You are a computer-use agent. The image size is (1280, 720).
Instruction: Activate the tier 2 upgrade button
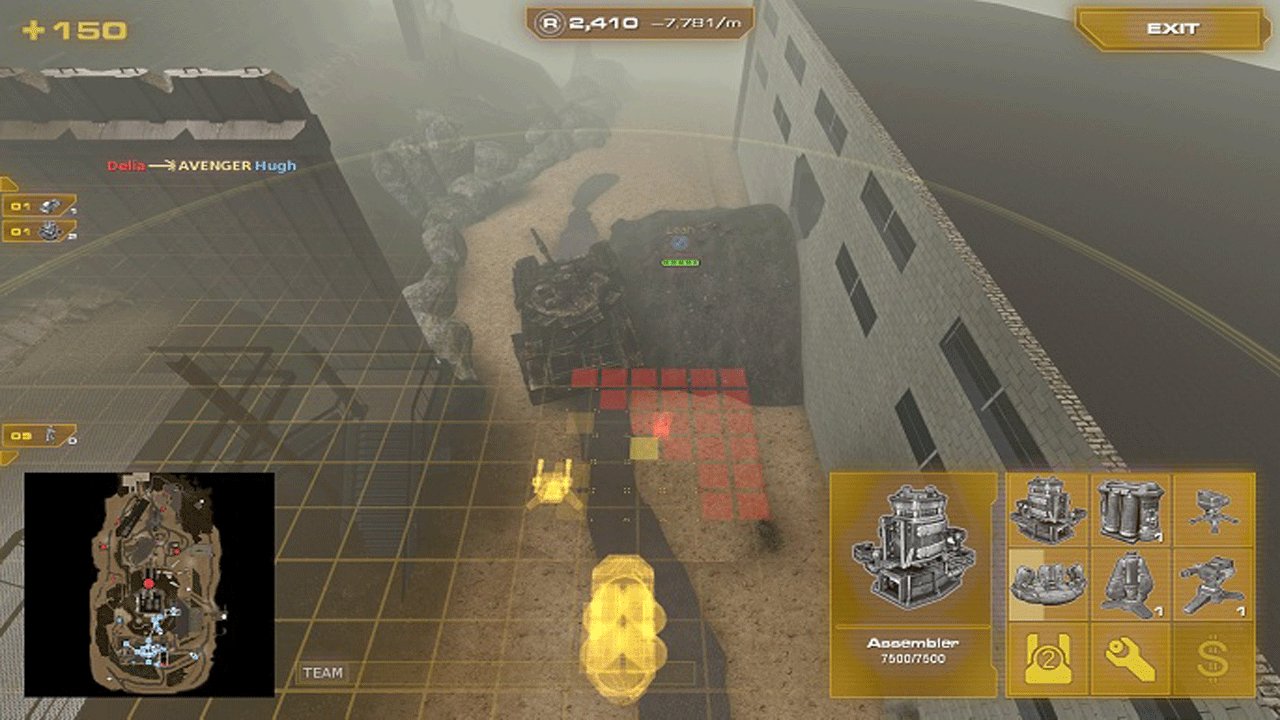(x=1048, y=659)
